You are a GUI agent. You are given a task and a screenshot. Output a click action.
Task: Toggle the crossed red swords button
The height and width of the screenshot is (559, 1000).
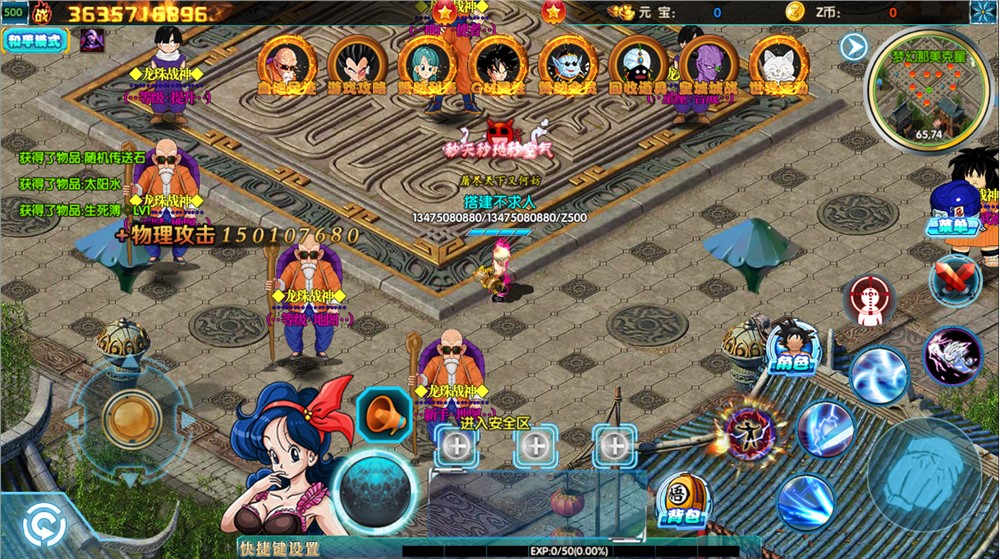(954, 279)
